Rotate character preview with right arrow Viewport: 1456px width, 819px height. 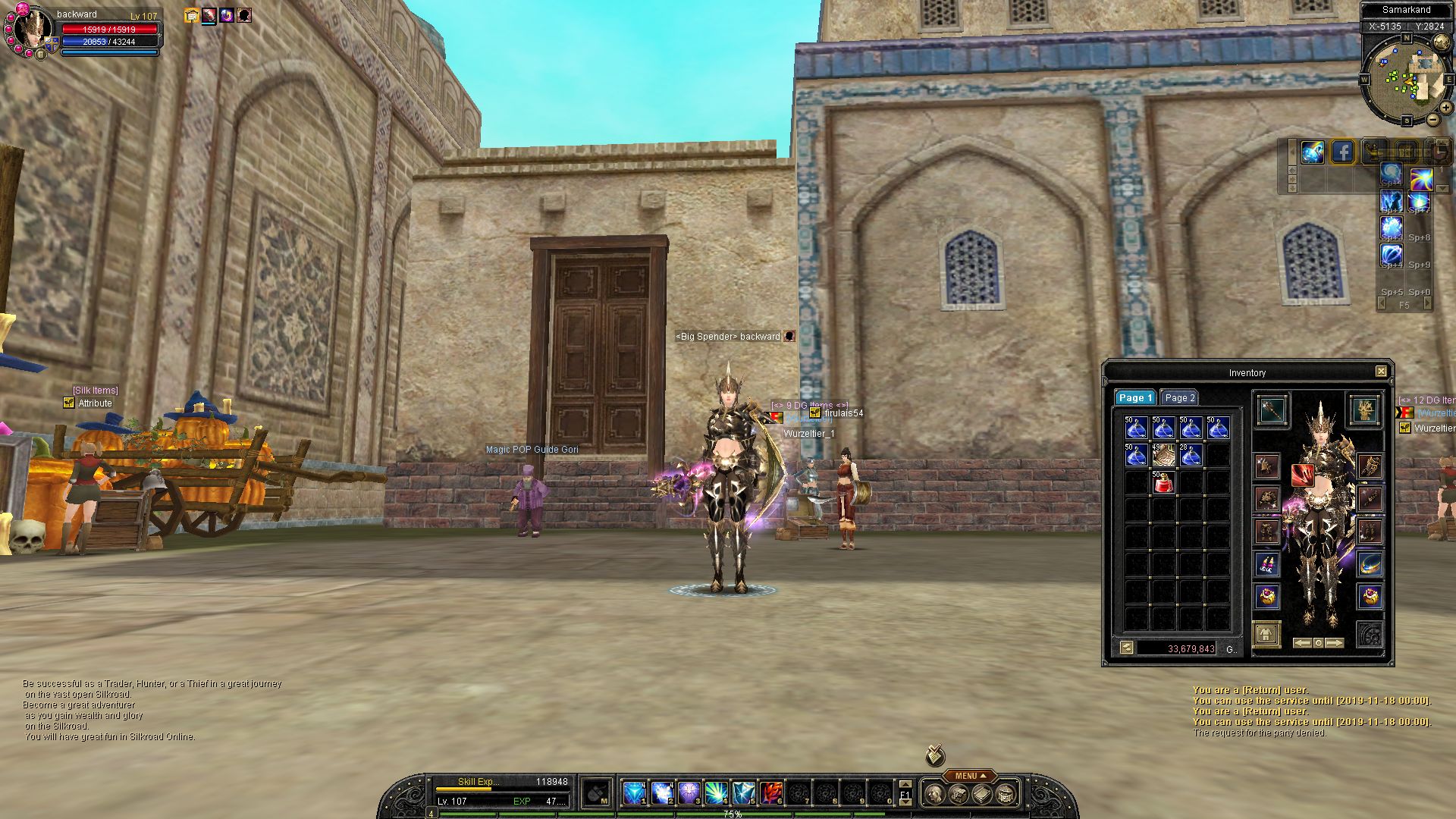tap(1335, 643)
